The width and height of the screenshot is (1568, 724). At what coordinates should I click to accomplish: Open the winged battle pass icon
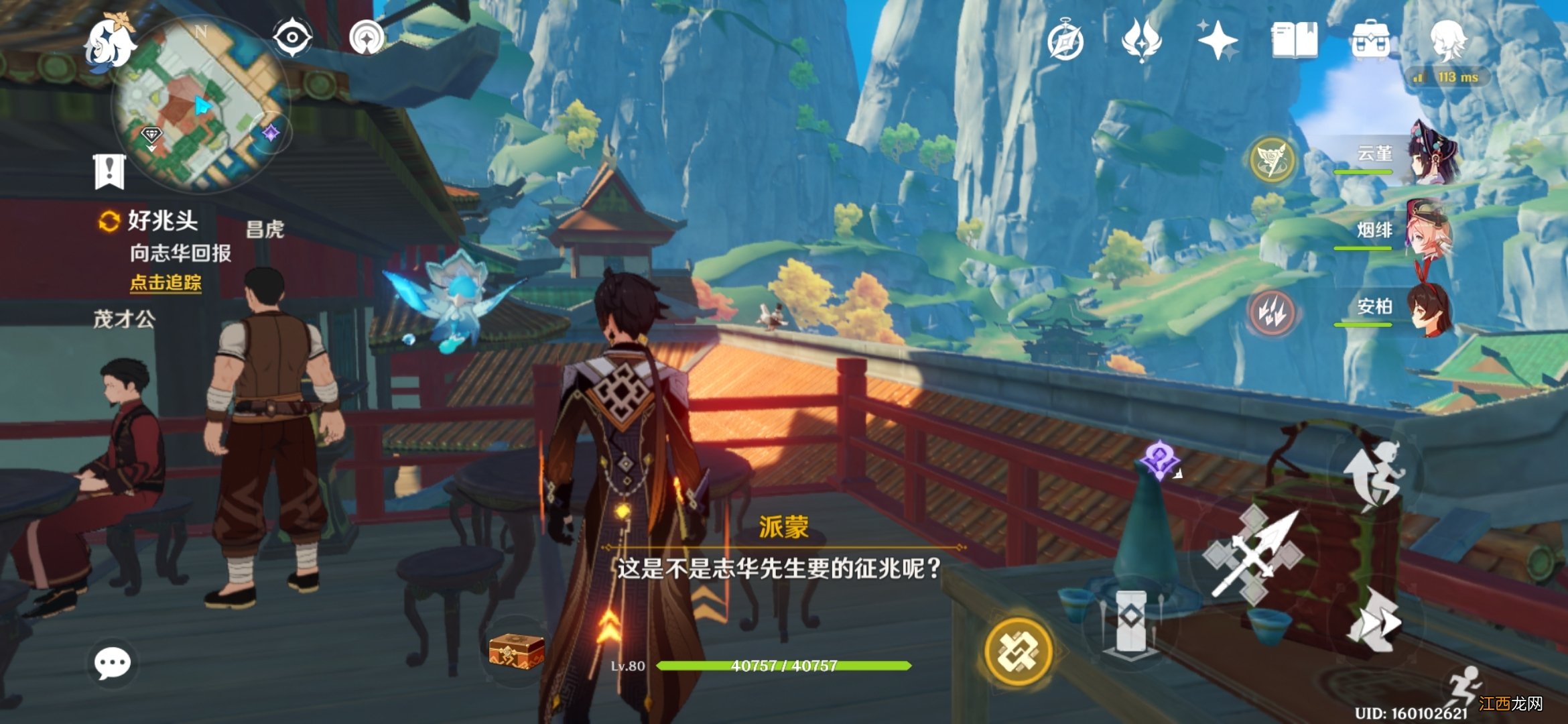coord(1141,40)
